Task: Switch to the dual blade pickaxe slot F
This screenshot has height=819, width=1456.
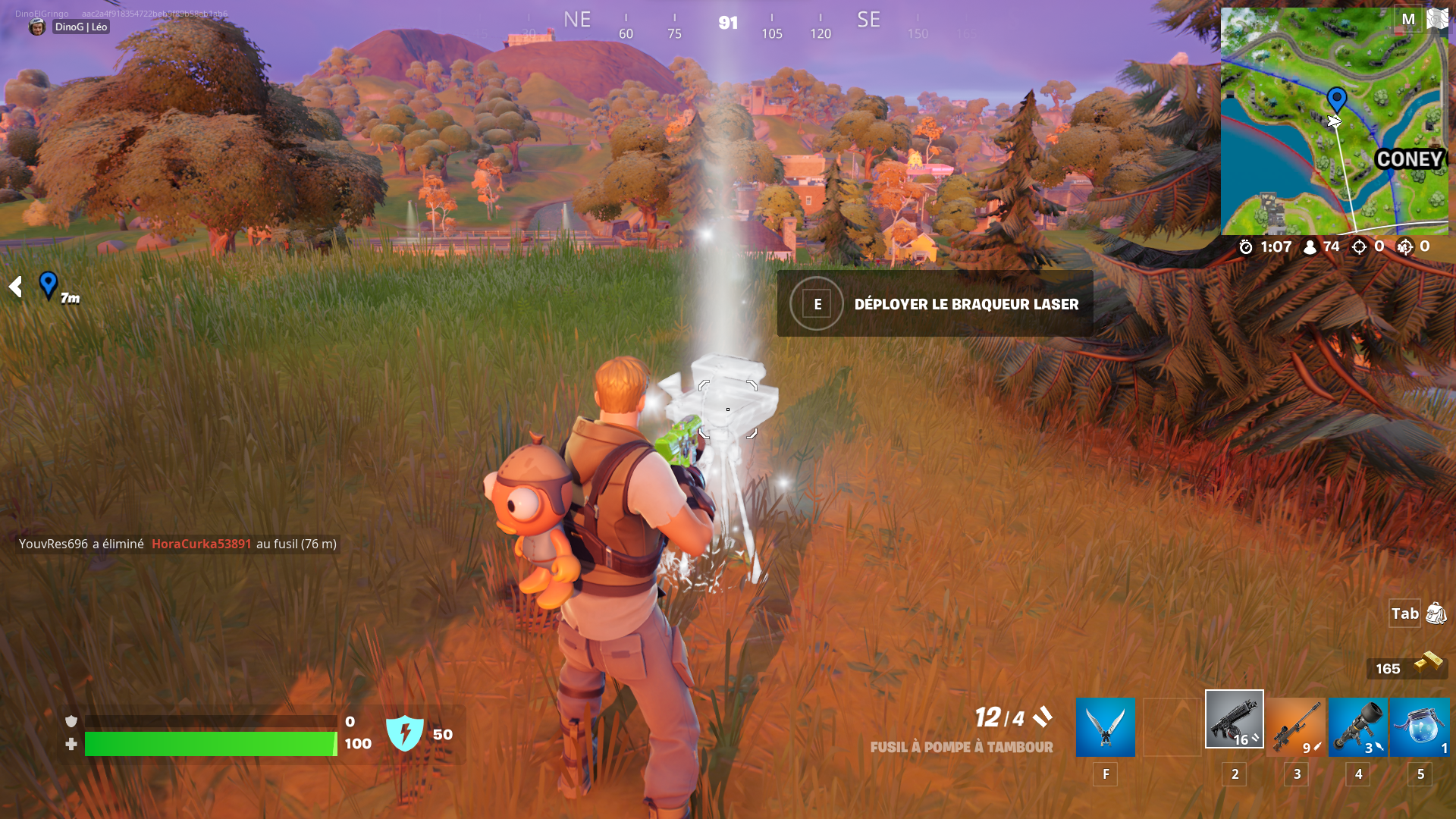Action: point(1103,726)
